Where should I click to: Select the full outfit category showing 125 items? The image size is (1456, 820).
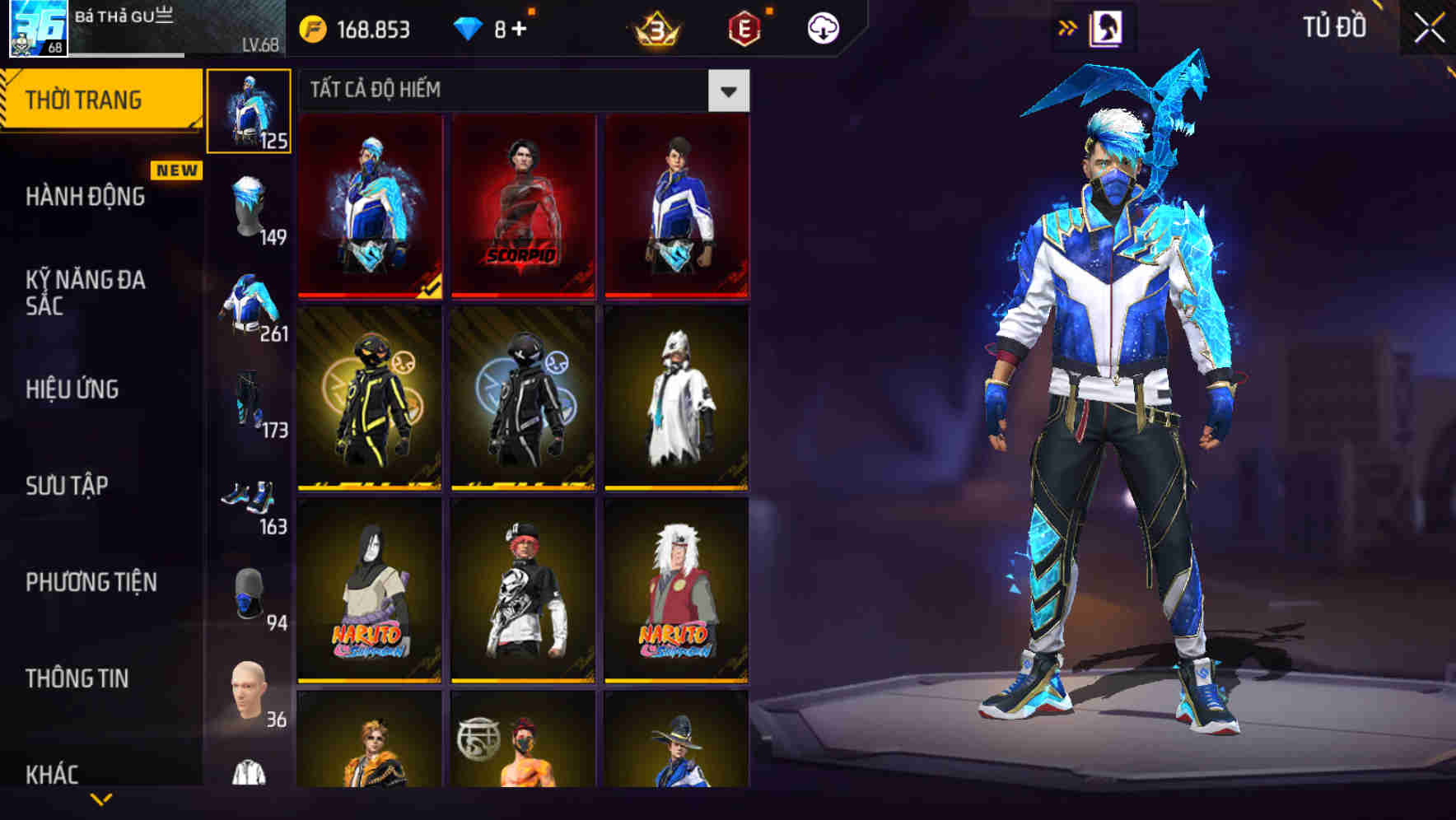click(x=249, y=108)
